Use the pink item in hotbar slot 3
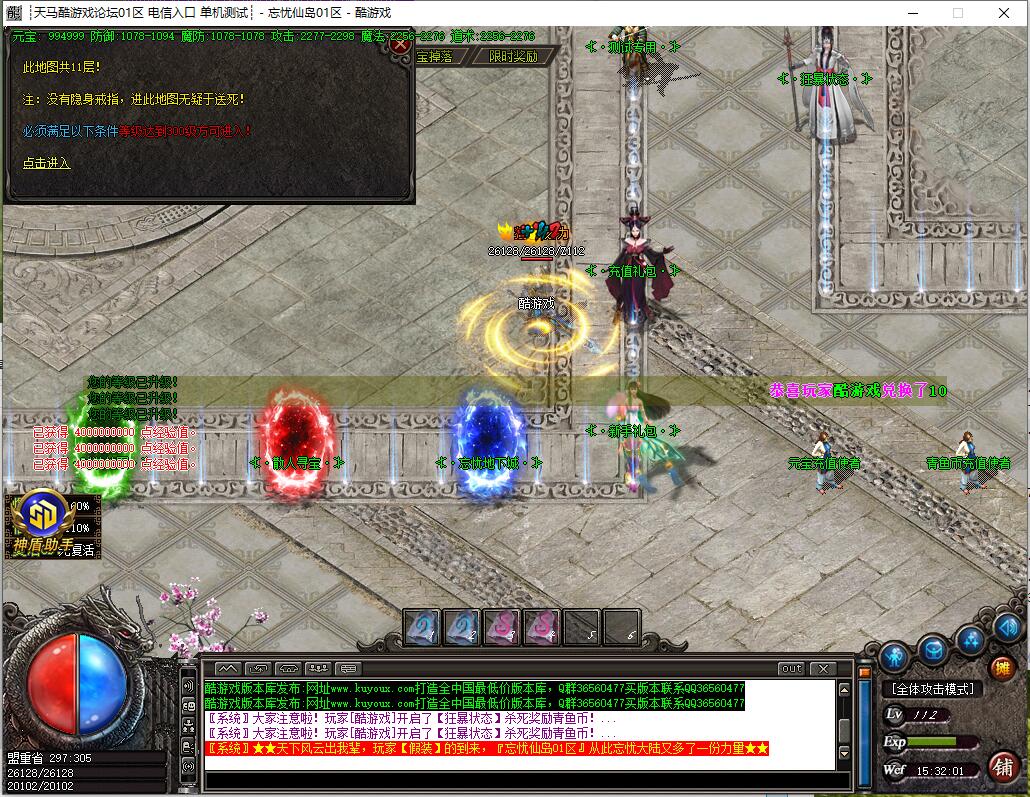The image size is (1030, 797). click(x=501, y=627)
